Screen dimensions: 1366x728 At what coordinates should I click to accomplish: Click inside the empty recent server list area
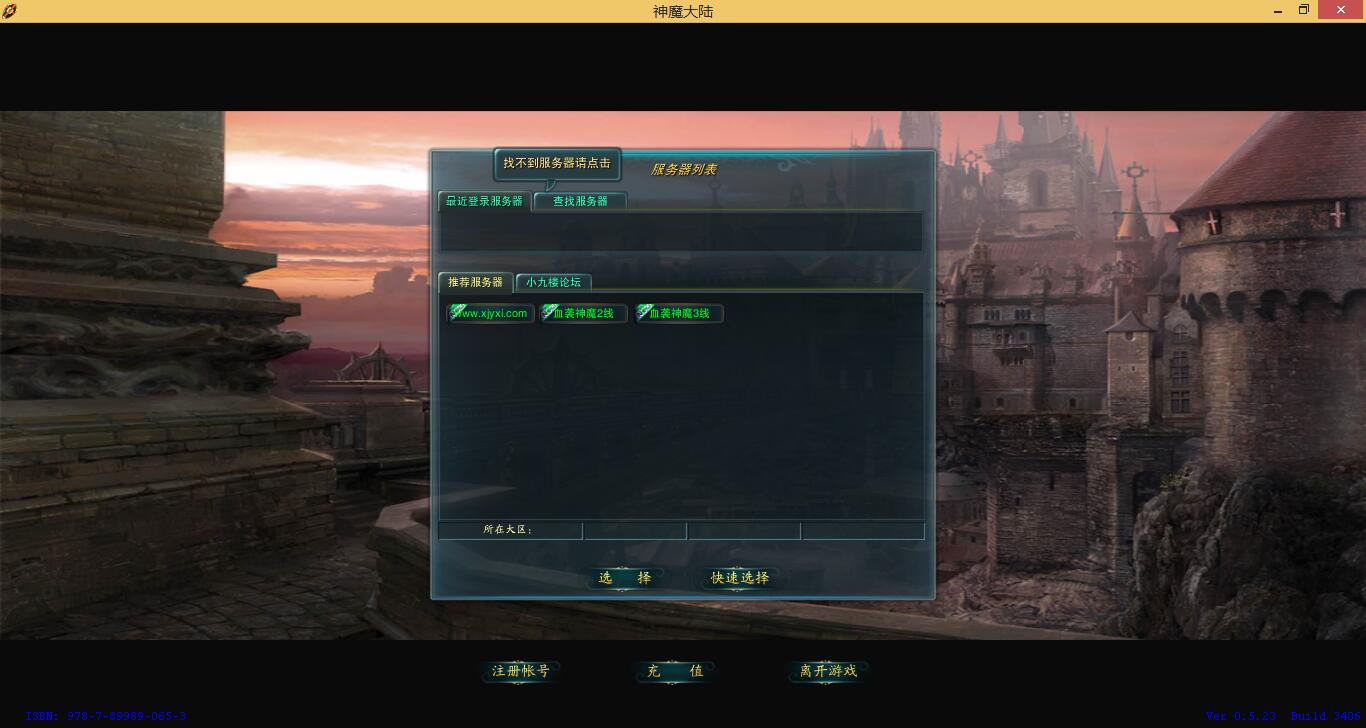pos(681,231)
